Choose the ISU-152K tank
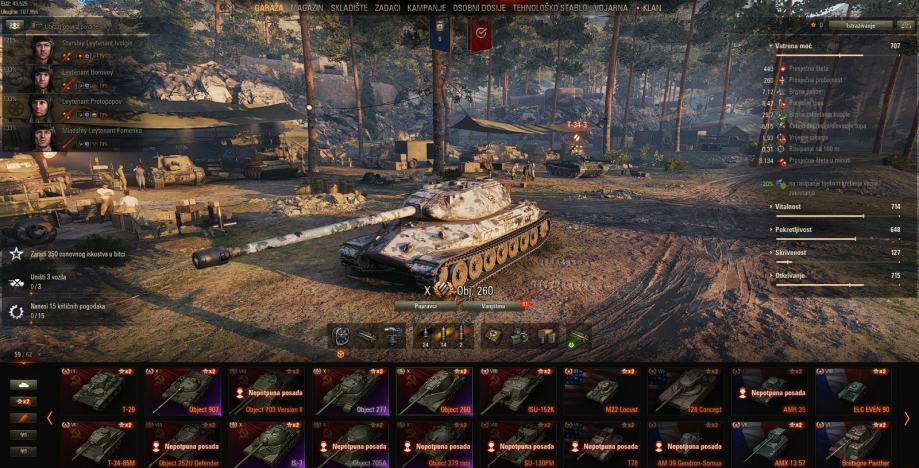 520,389
